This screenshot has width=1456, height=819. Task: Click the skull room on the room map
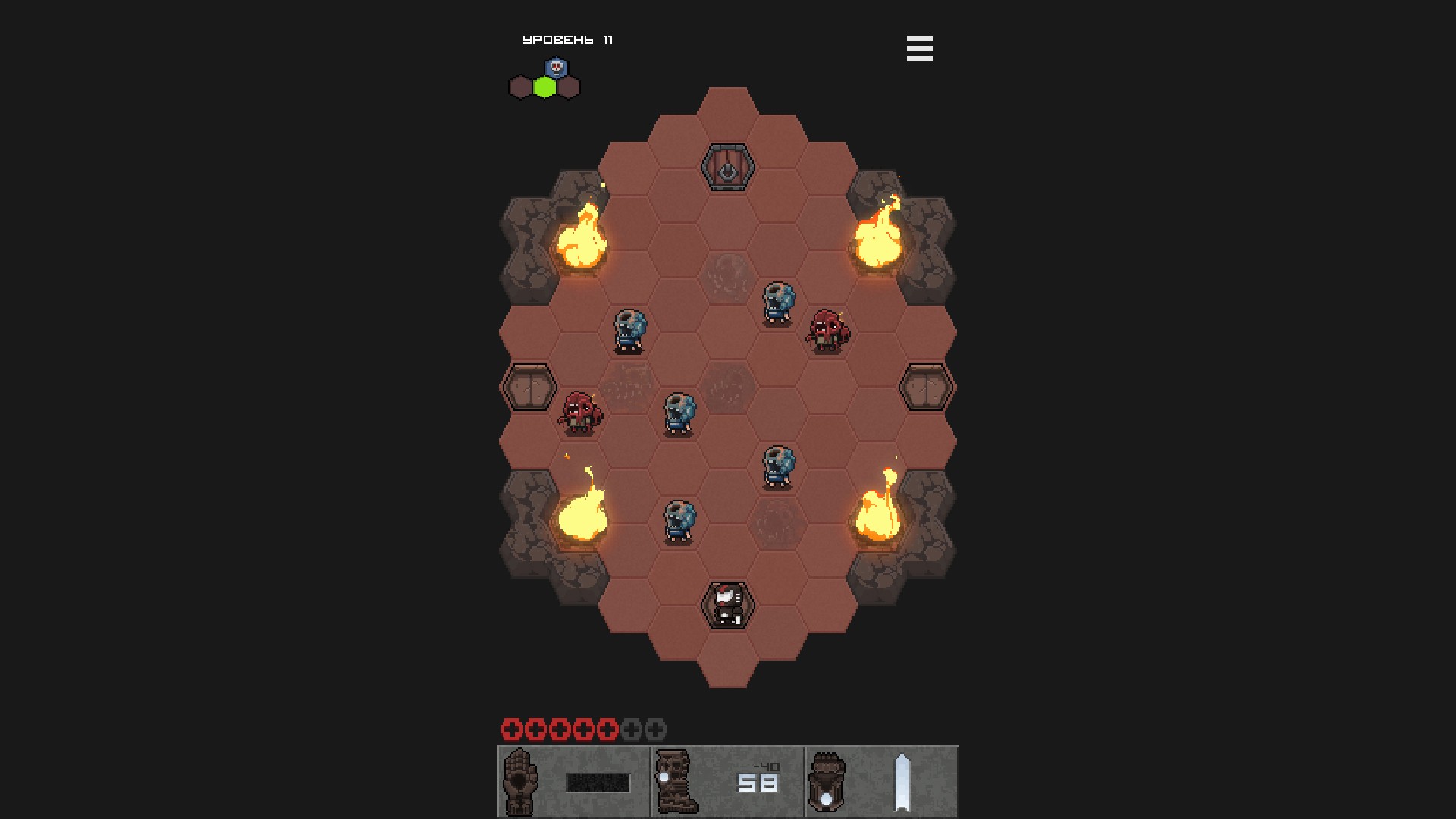click(556, 68)
